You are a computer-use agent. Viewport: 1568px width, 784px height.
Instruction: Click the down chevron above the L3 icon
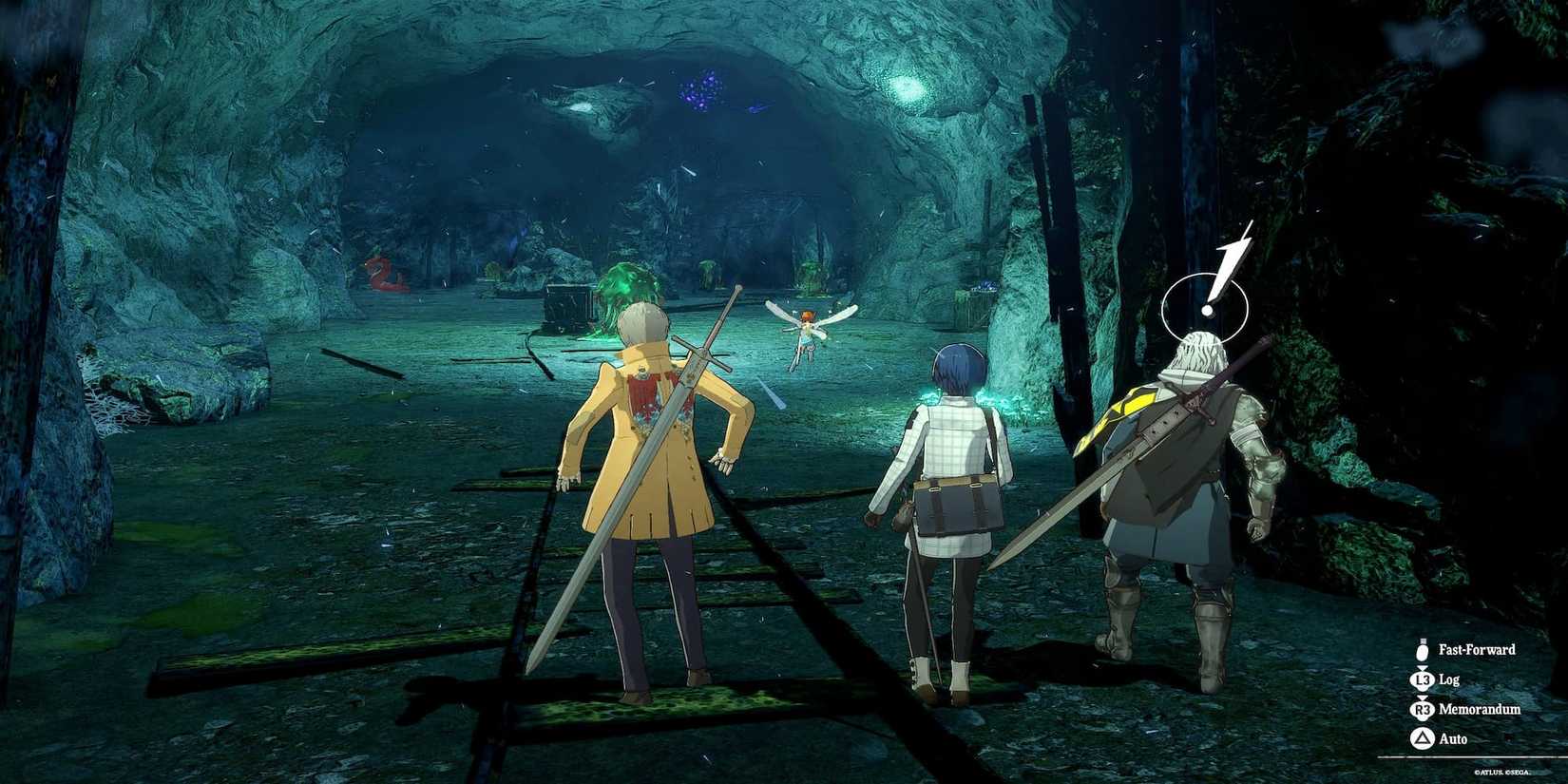pyautogui.click(x=1422, y=667)
